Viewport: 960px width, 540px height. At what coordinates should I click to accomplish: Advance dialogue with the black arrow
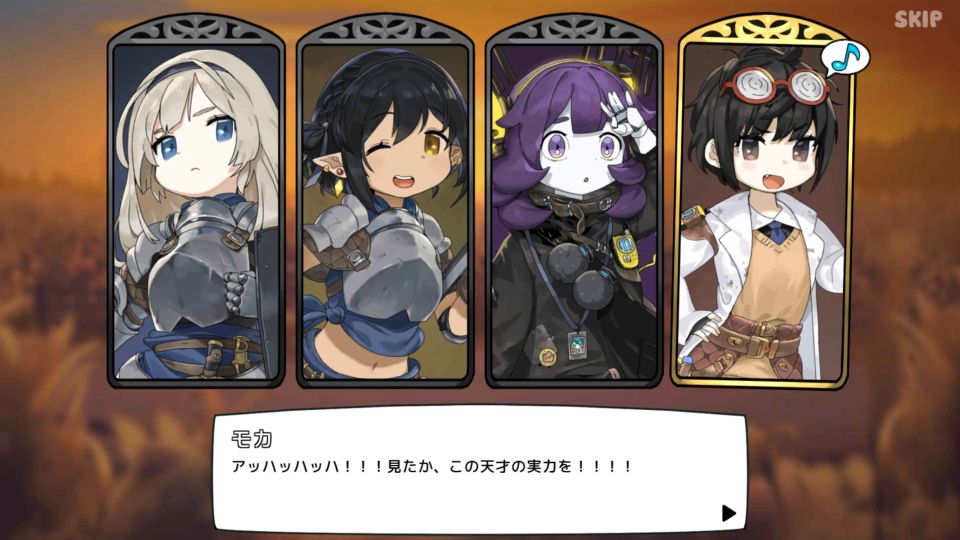coord(728,513)
